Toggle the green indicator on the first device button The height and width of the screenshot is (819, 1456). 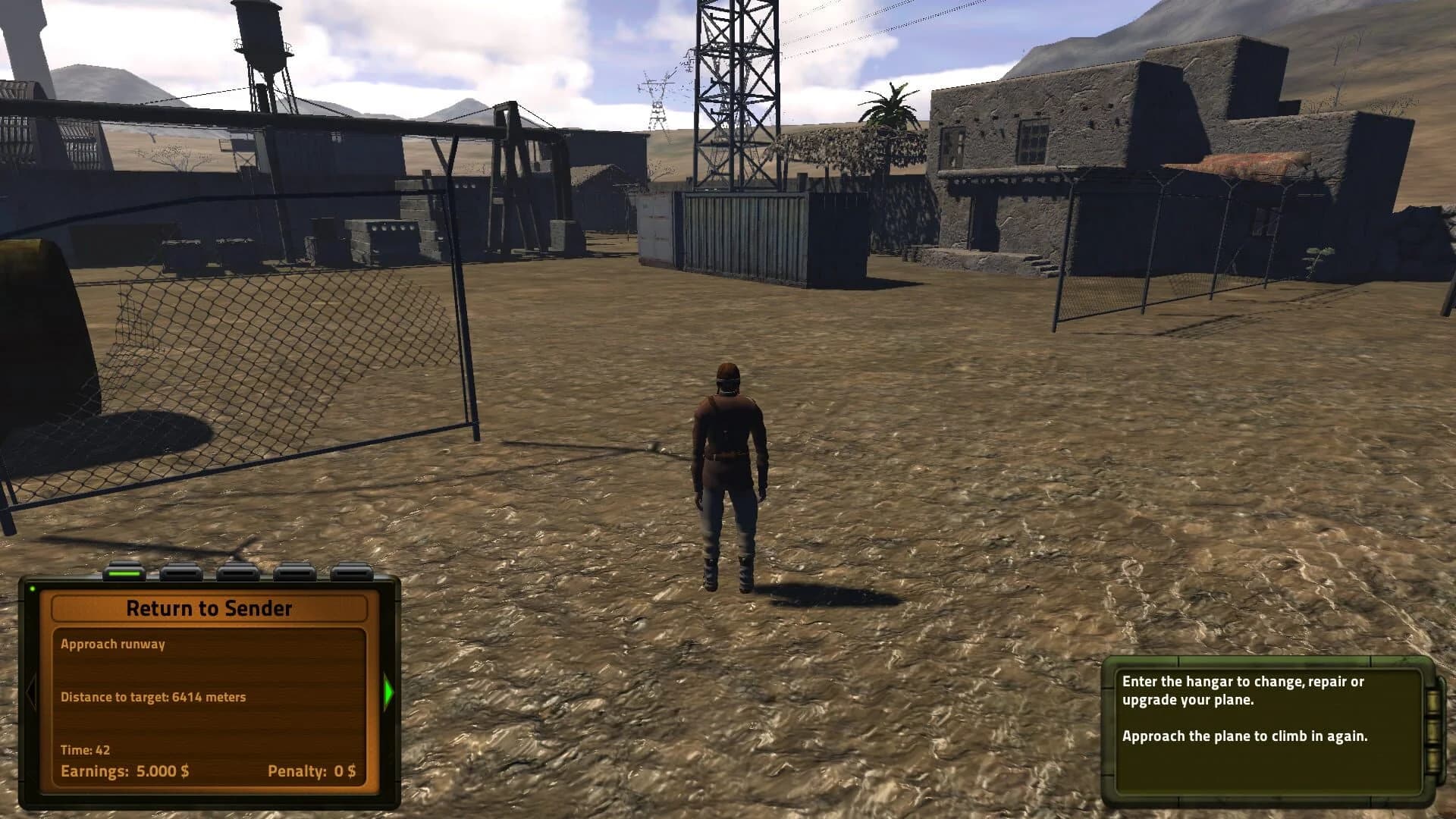pyautogui.click(x=124, y=573)
